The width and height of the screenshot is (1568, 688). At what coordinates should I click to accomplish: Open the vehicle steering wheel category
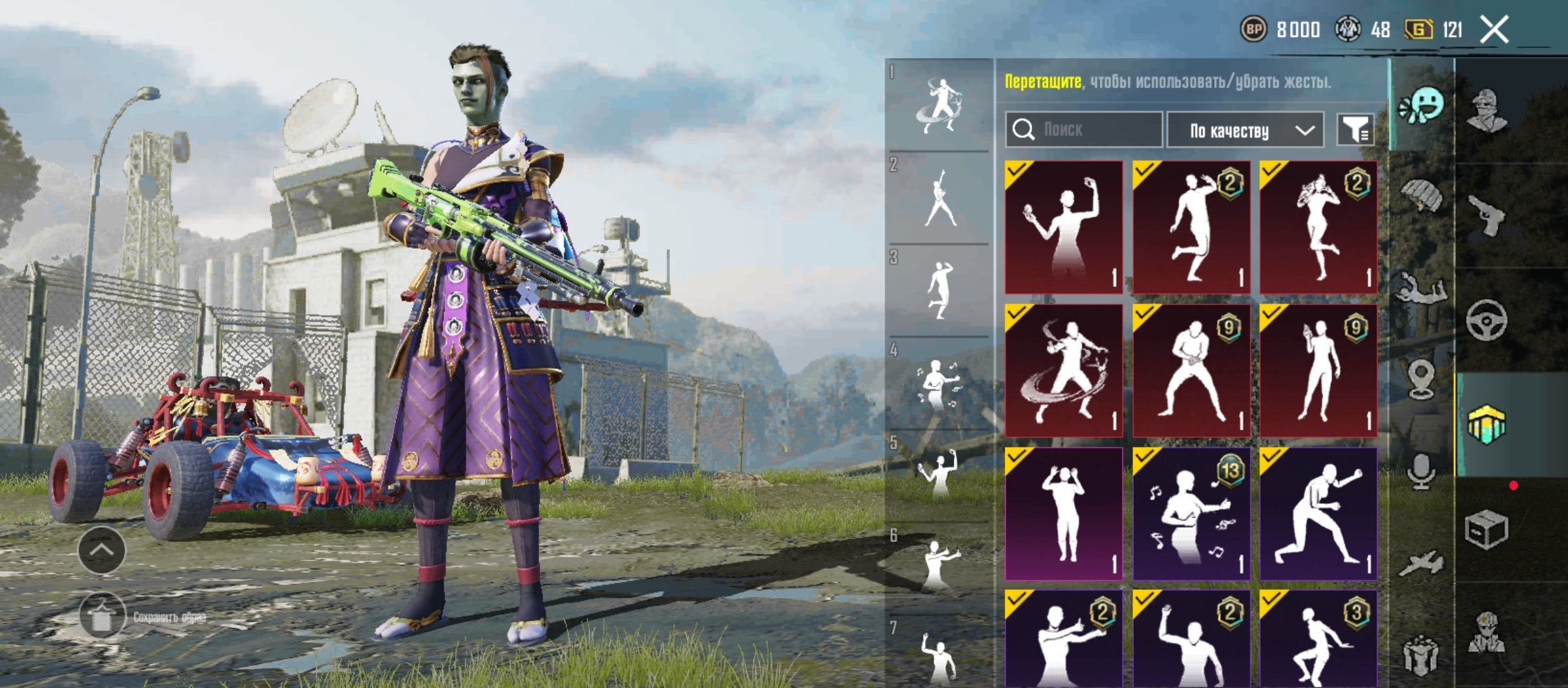(1486, 319)
